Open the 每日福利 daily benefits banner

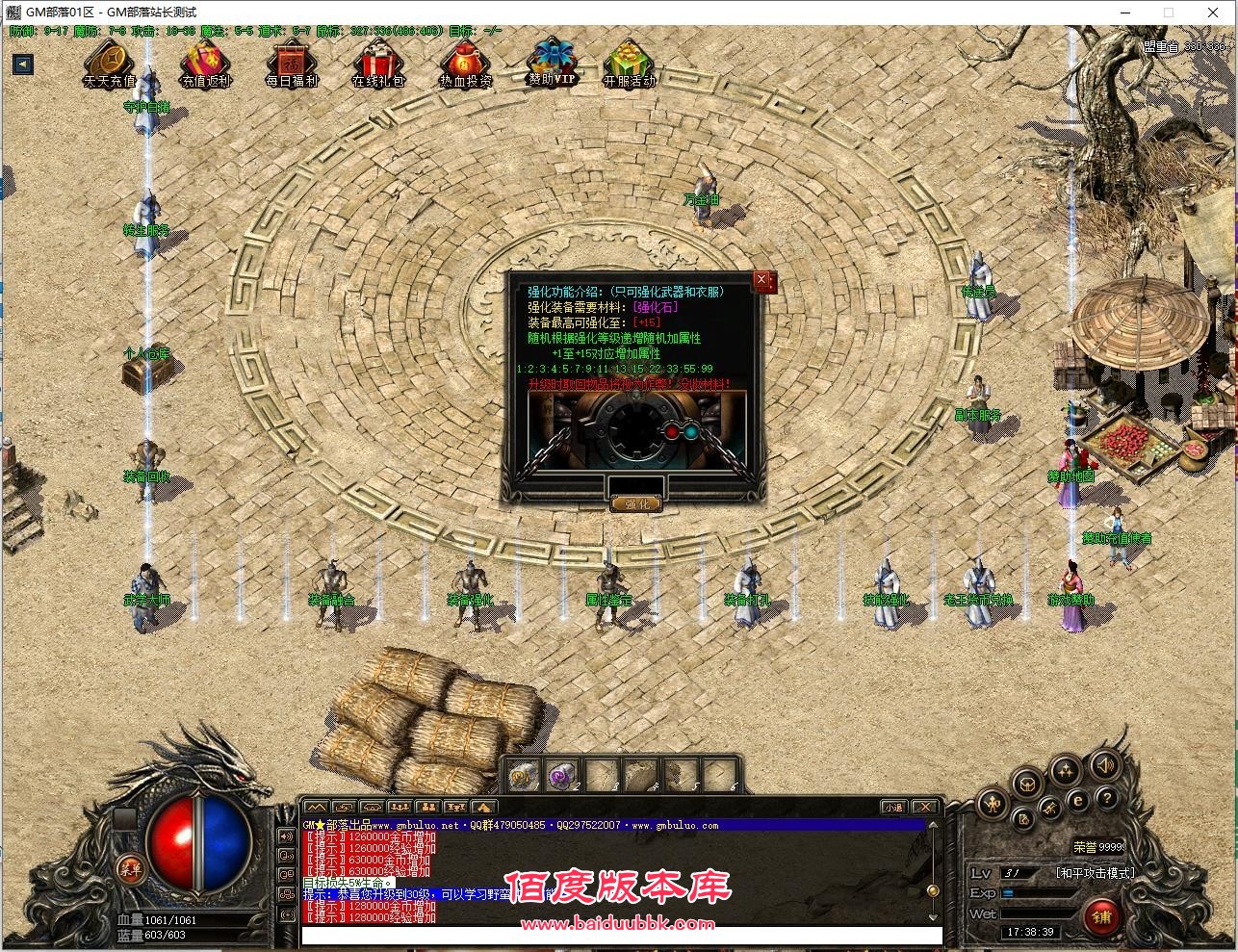click(292, 64)
